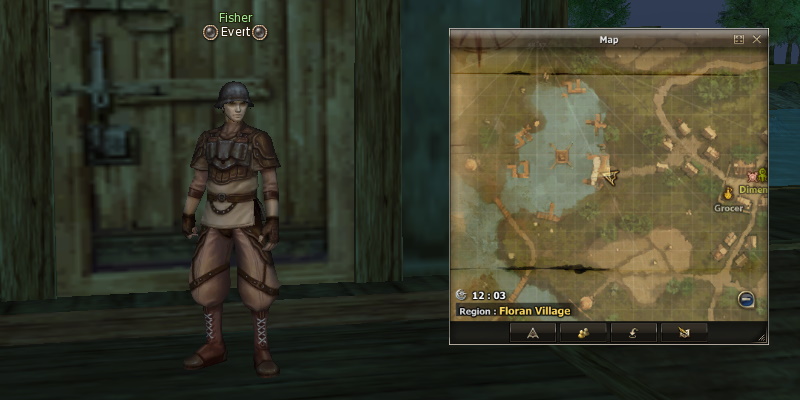The height and width of the screenshot is (400, 800).
Task: Click the player arrow marker on the map
Action: pos(610,176)
